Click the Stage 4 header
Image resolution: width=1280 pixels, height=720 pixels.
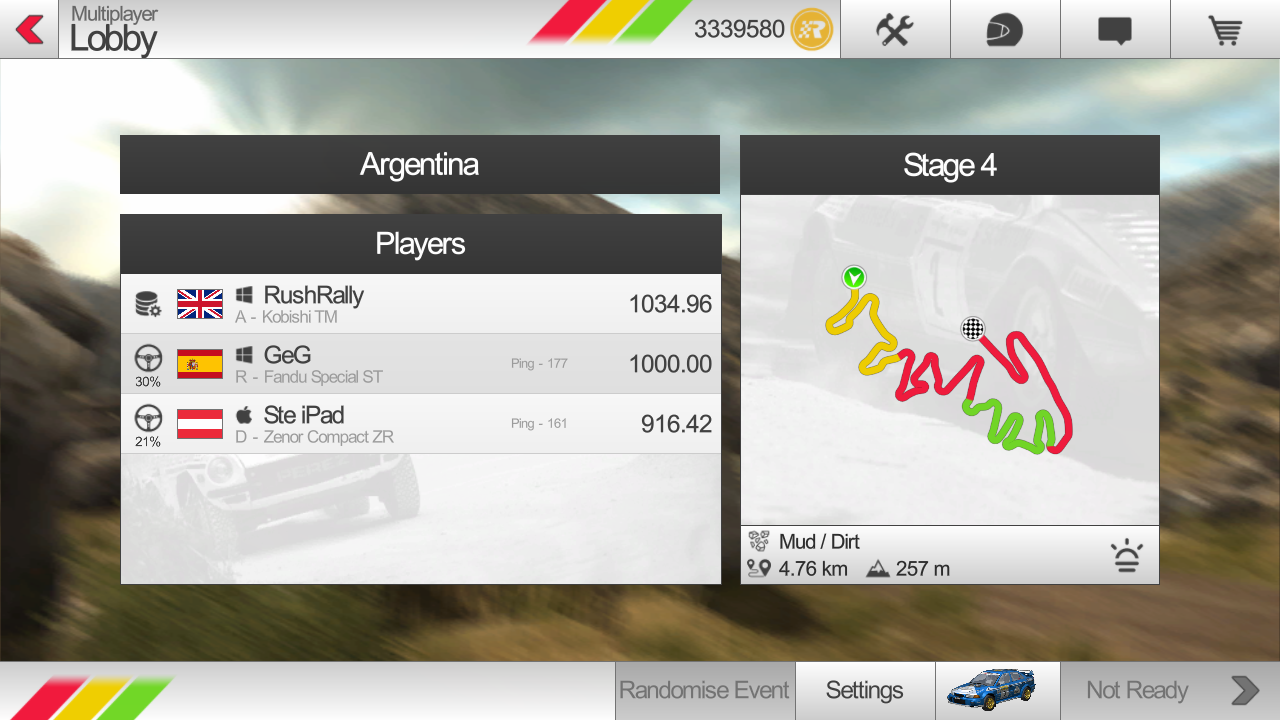pos(949,165)
